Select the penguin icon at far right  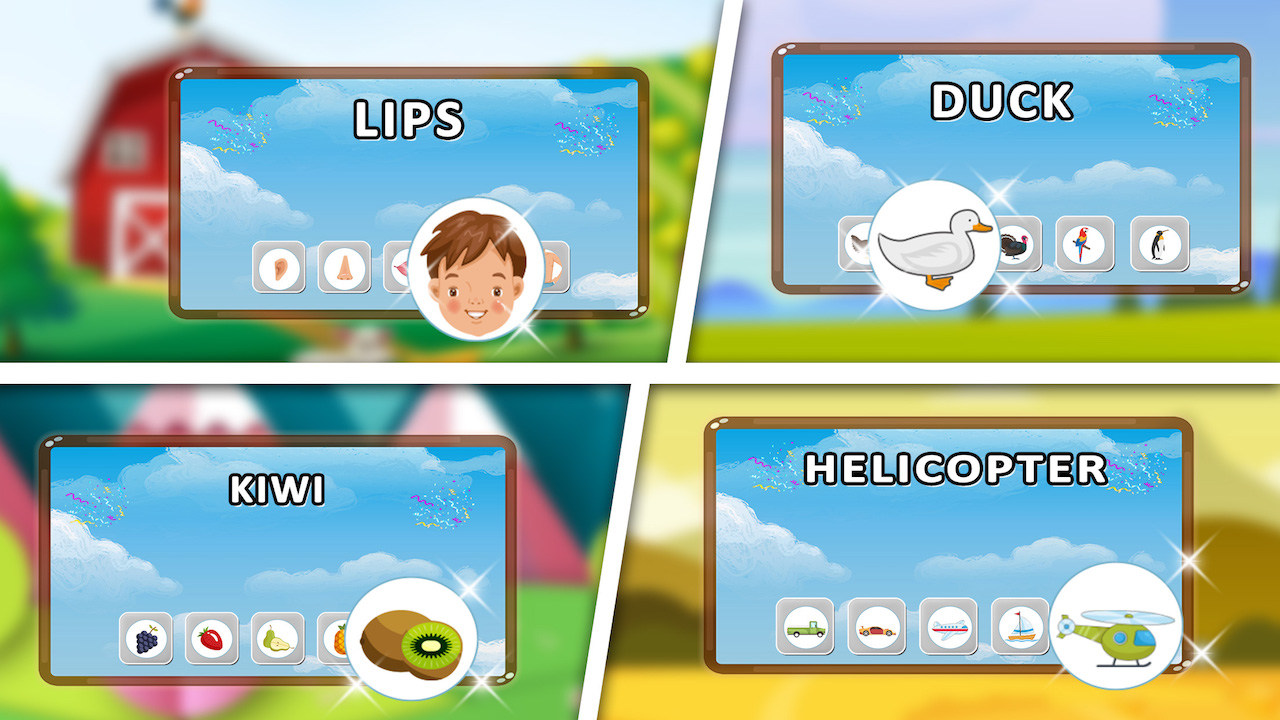(1157, 245)
